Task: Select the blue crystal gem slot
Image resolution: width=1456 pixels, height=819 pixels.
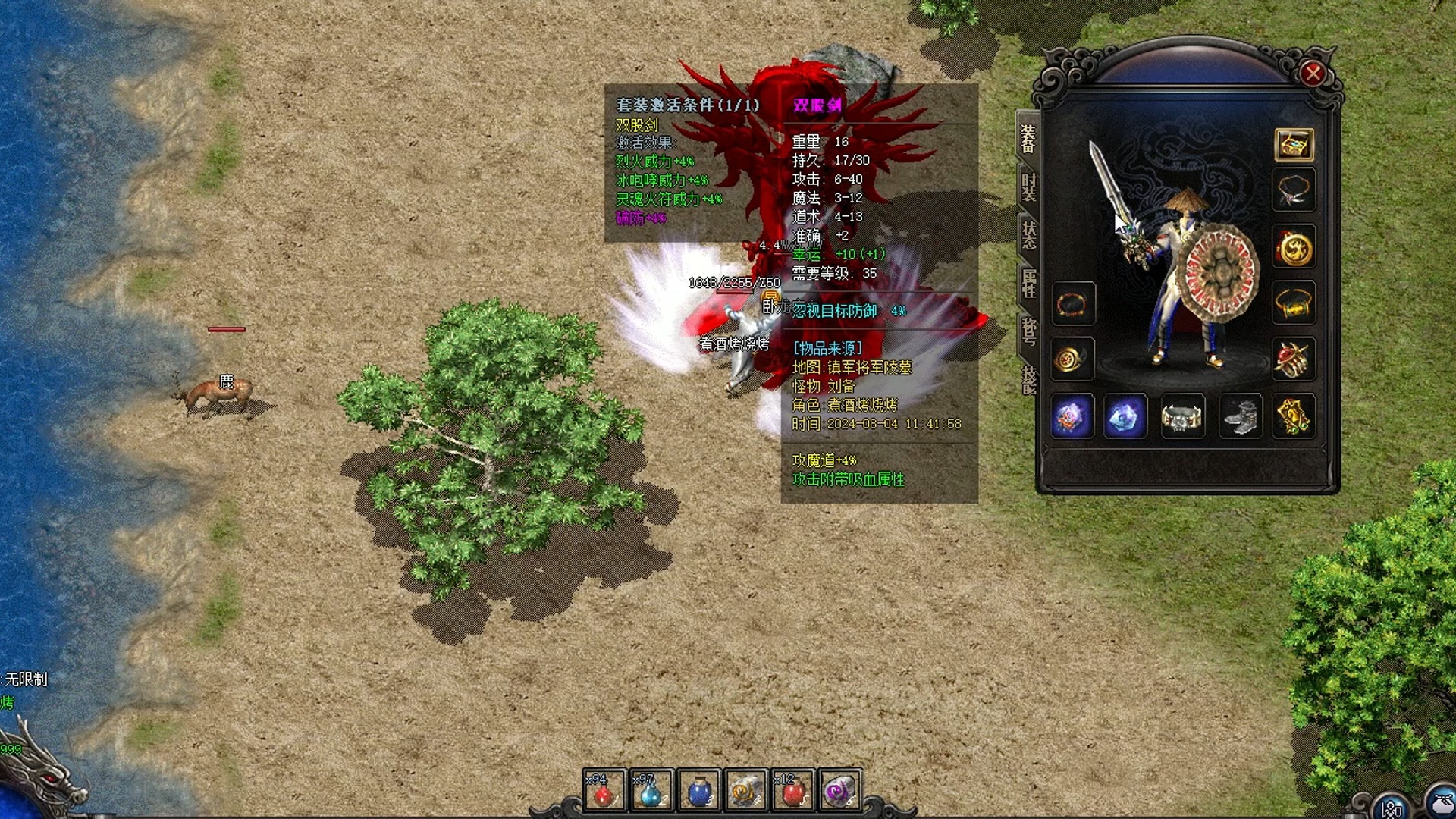Action: pyautogui.click(x=1126, y=416)
